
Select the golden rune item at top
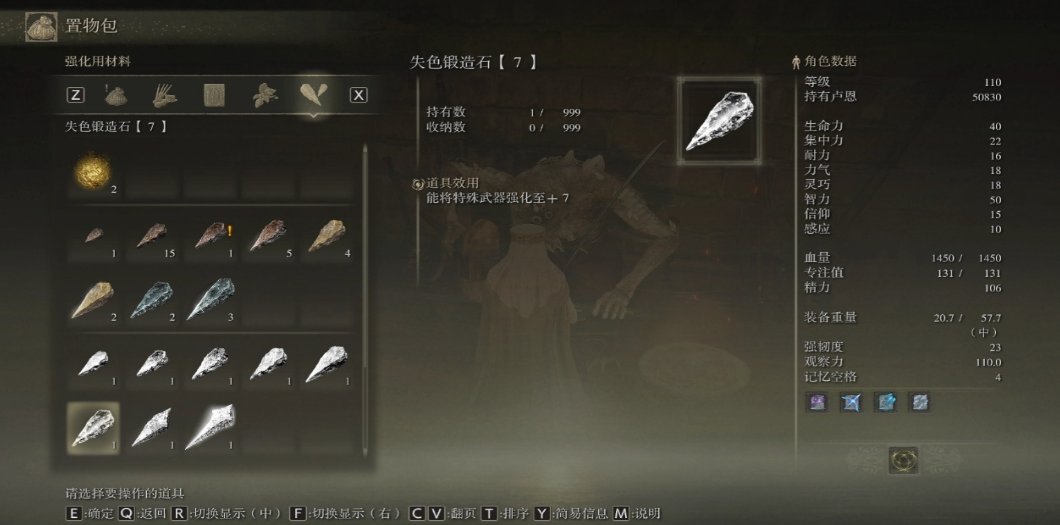93,173
